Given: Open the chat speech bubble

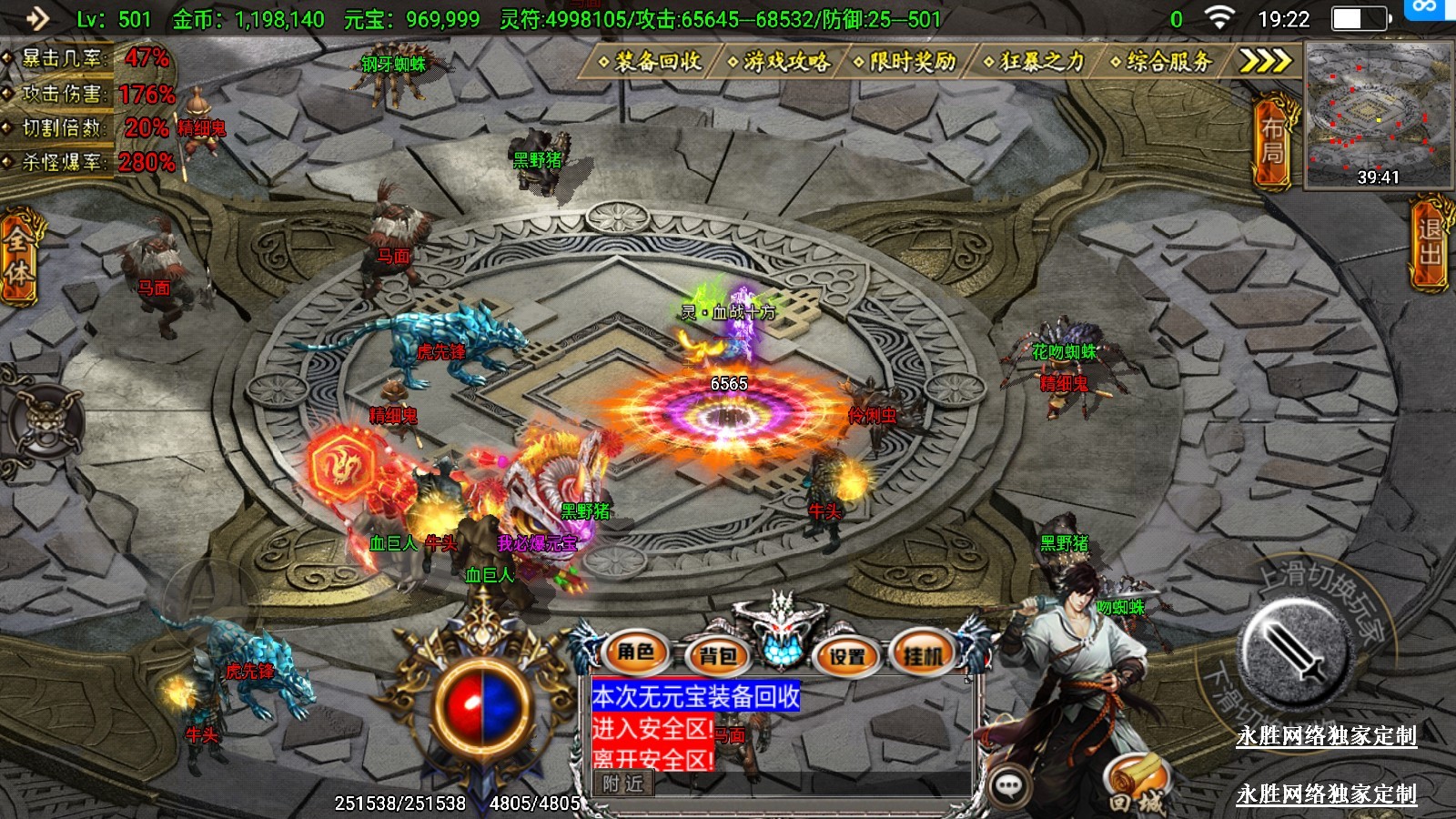Looking at the screenshot, I should (x=1008, y=785).
